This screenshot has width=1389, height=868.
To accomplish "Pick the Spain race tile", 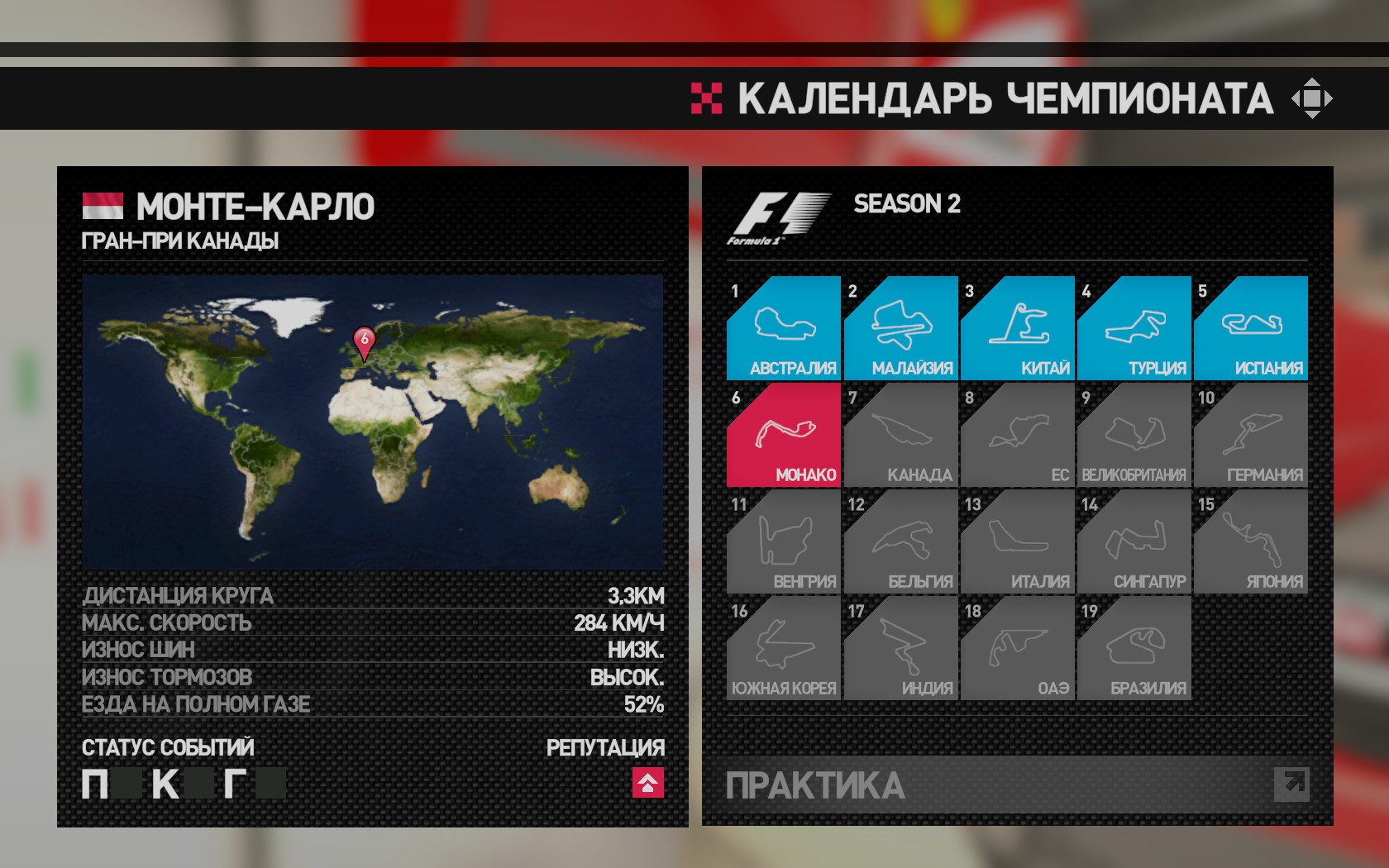I will coord(1250,328).
